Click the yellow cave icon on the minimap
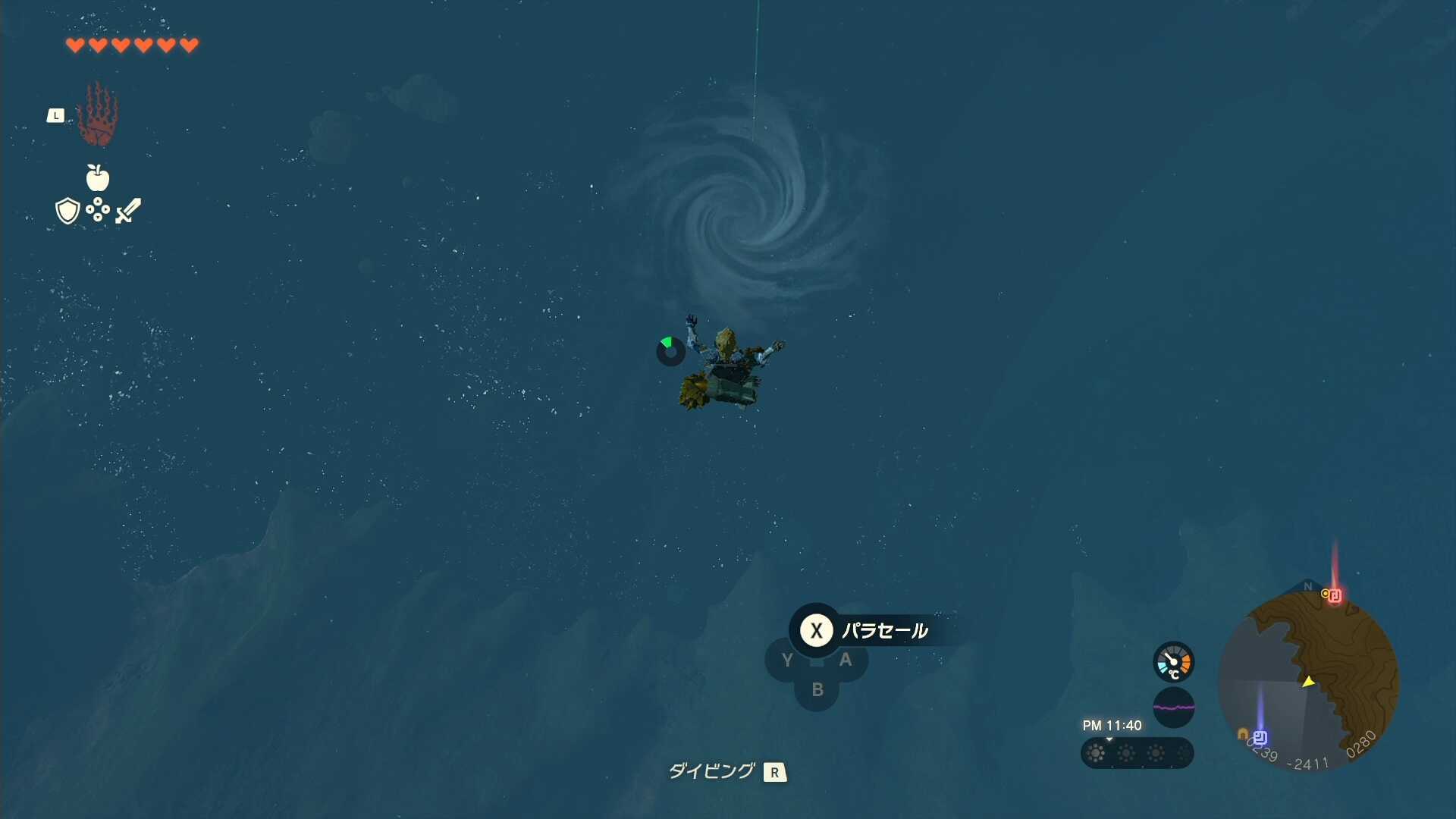The image size is (1456, 819). (1241, 733)
